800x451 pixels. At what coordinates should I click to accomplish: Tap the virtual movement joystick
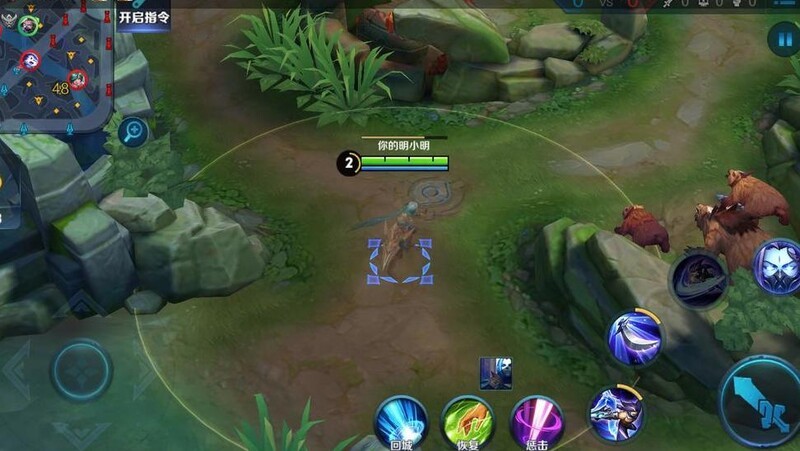[x=81, y=370]
